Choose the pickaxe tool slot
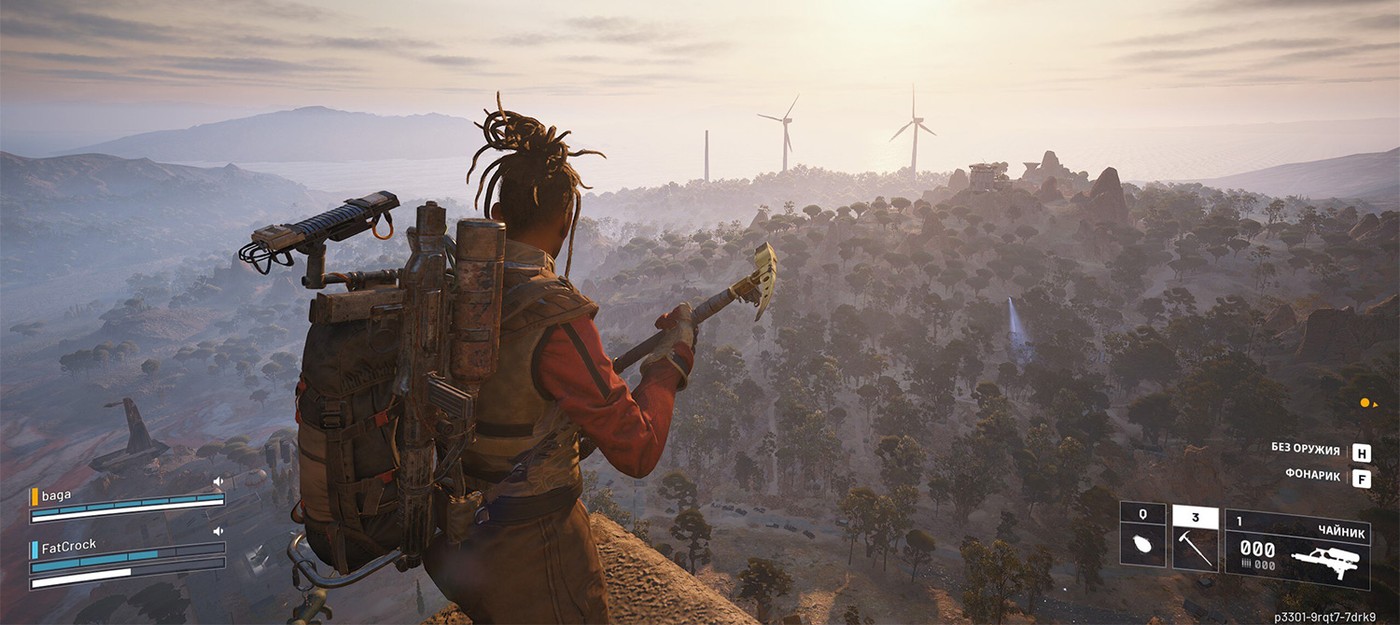Screen dimensions: 1400x625 tap(1195, 539)
